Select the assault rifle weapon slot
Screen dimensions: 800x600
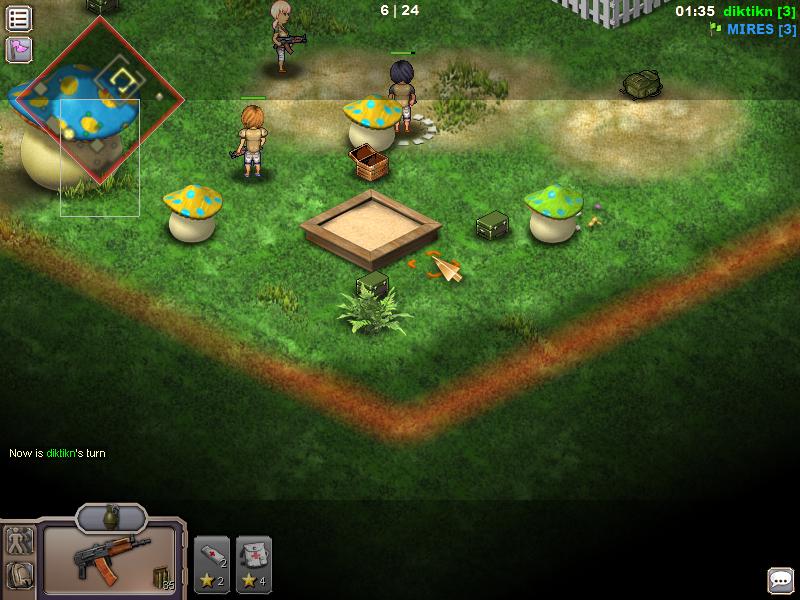pyautogui.click(x=110, y=560)
